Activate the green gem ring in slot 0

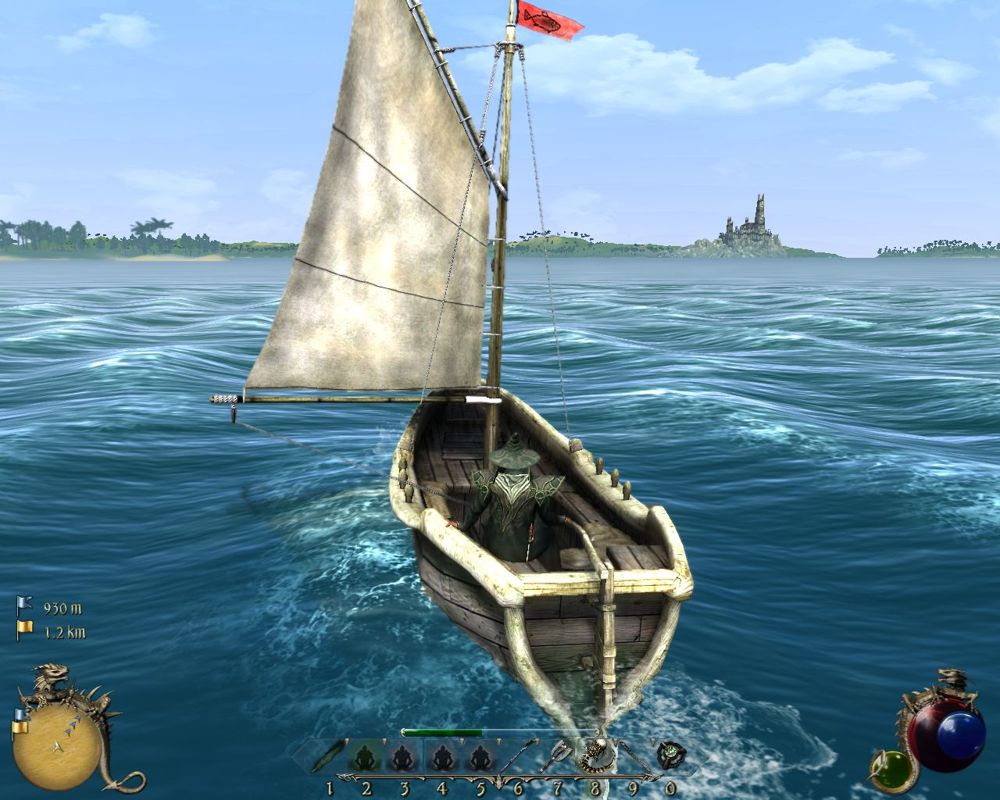pyautogui.click(x=669, y=756)
